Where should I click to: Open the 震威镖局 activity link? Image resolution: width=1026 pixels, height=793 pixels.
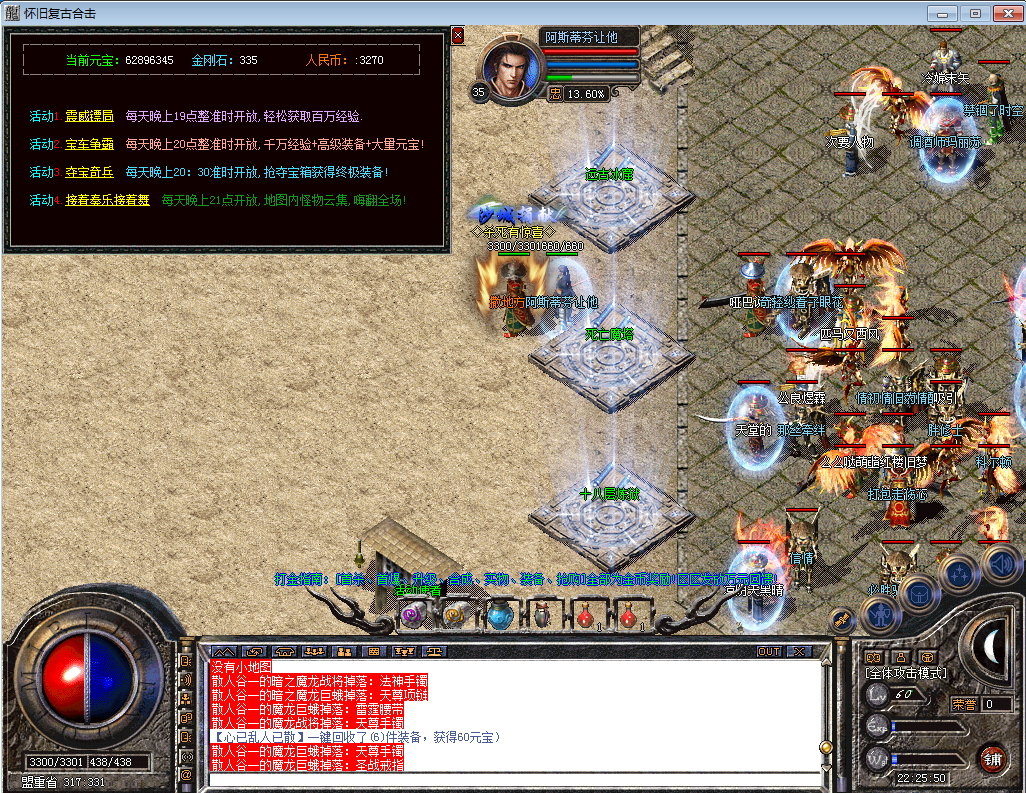coord(89,116)
